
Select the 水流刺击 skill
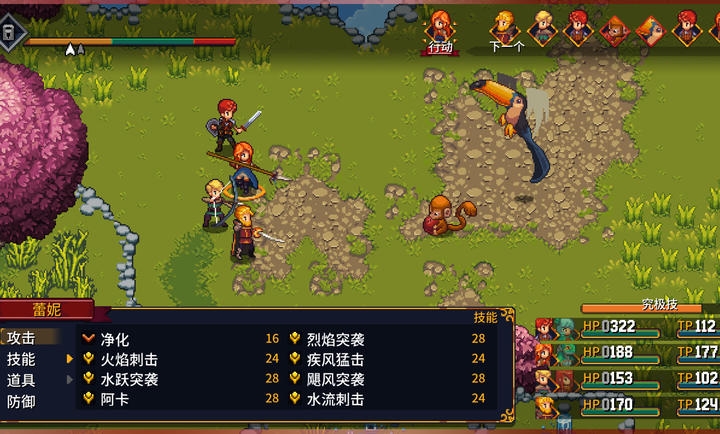click(x=335, y=399)
